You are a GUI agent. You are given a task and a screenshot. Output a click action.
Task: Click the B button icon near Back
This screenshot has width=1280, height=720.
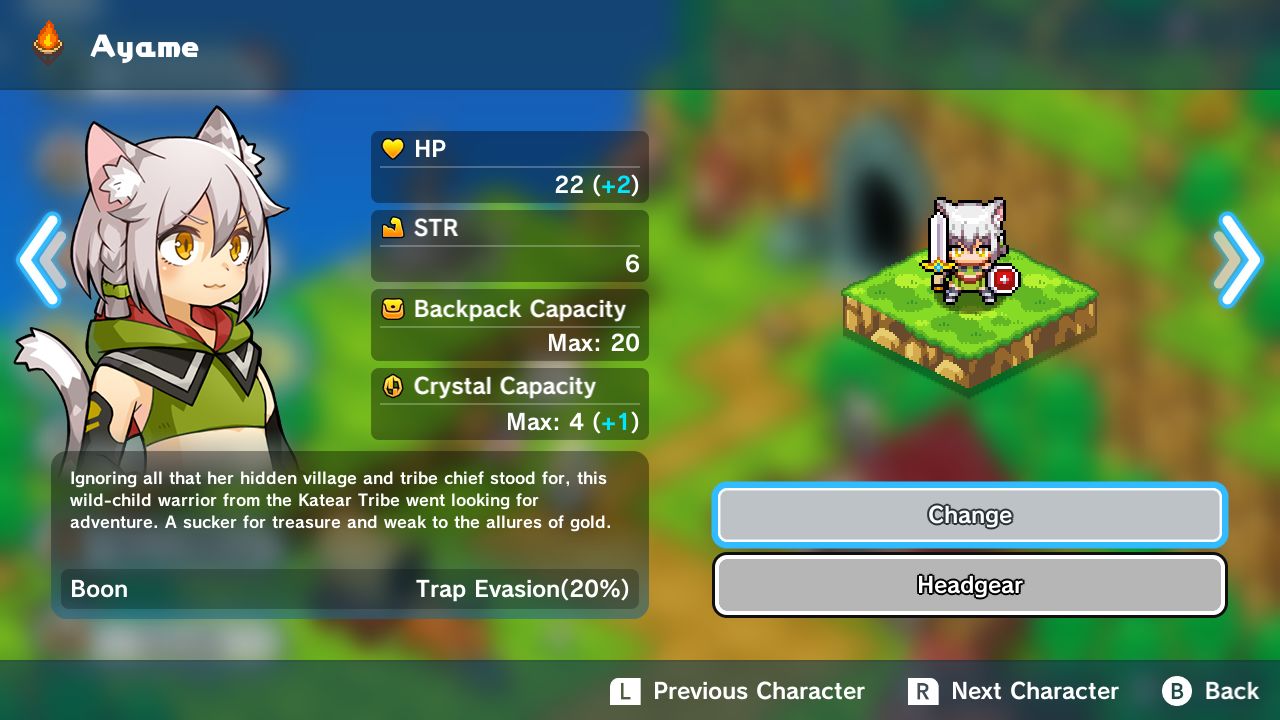pyautogui.click(x=1178, y=690)
